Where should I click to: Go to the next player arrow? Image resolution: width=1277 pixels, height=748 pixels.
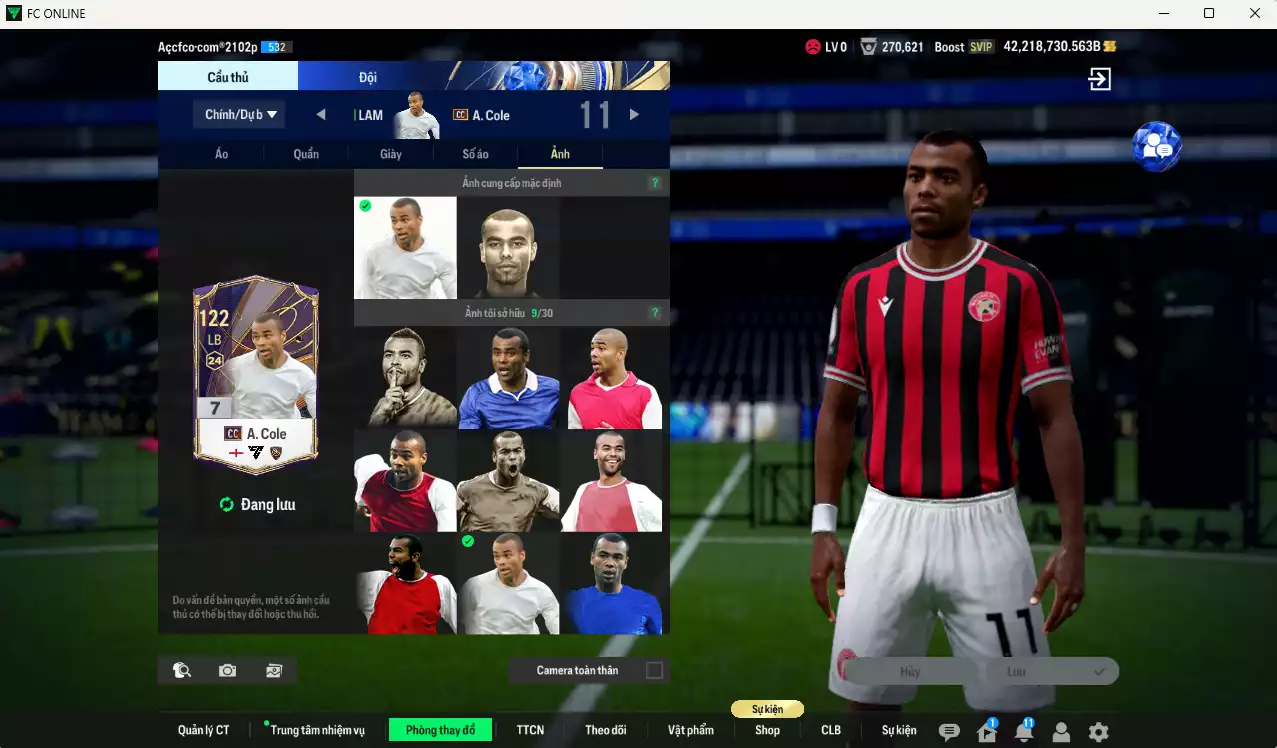[634, 115]
